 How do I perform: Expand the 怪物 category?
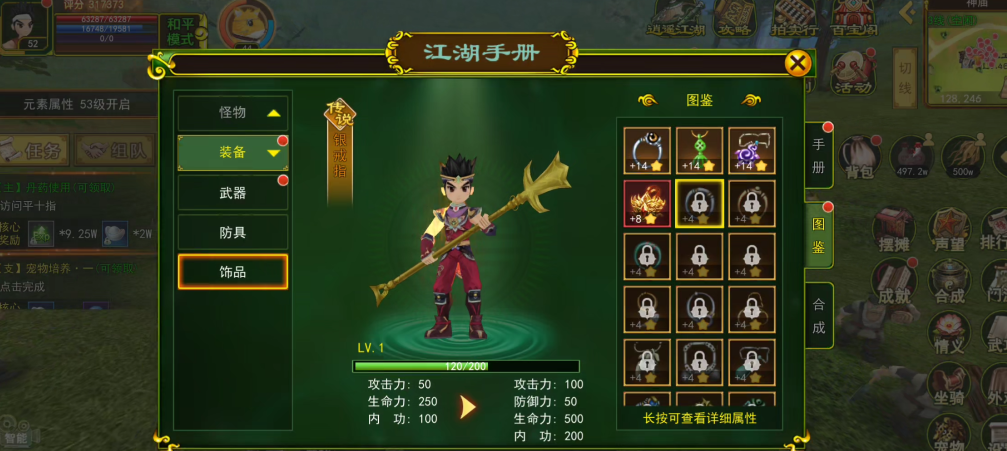[x=233, y=113]
